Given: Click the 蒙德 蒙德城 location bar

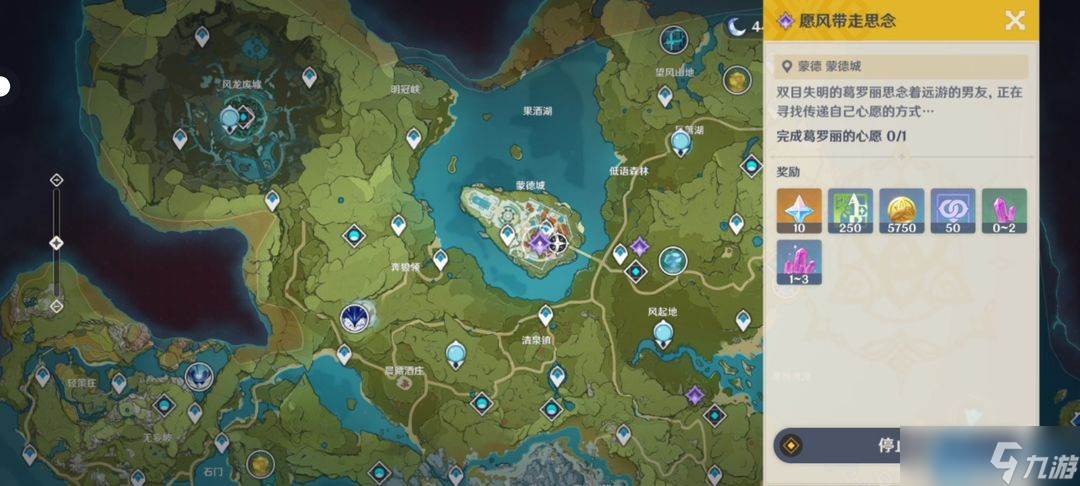Looking at the screenshot, I should coord(902,66).
